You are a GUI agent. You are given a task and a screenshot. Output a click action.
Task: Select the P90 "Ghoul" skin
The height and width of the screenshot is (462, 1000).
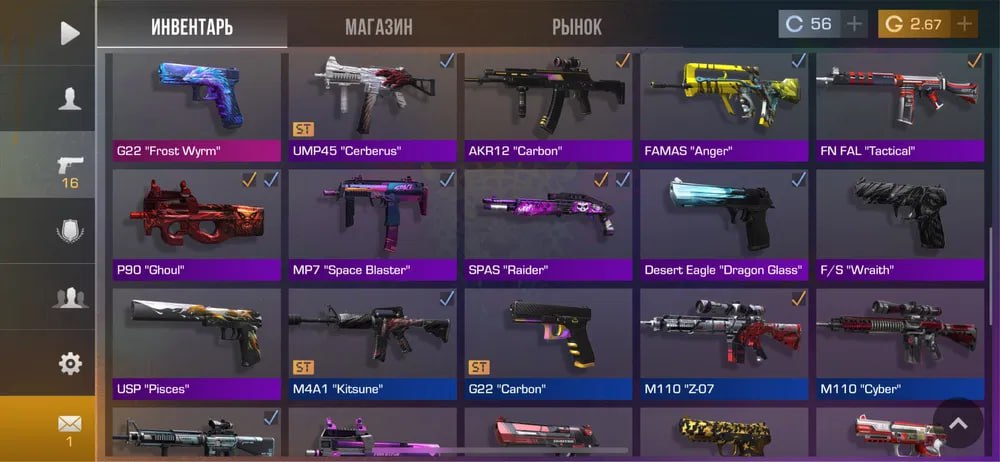[196, 225]
